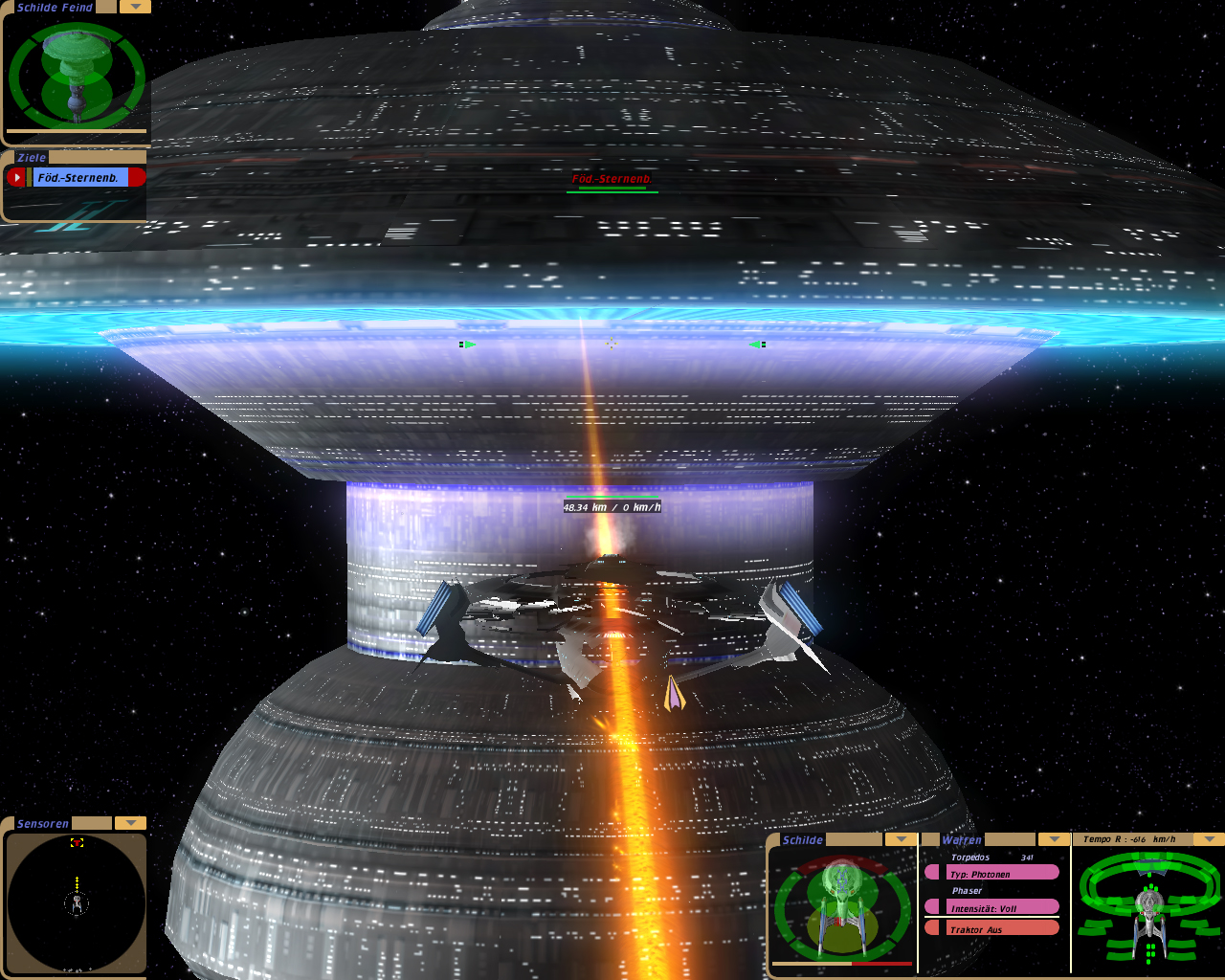The width and height of the screenshot is (1225, 980).
Task: Collapse the Tempo panel arrow
Action: (1210, 839)
